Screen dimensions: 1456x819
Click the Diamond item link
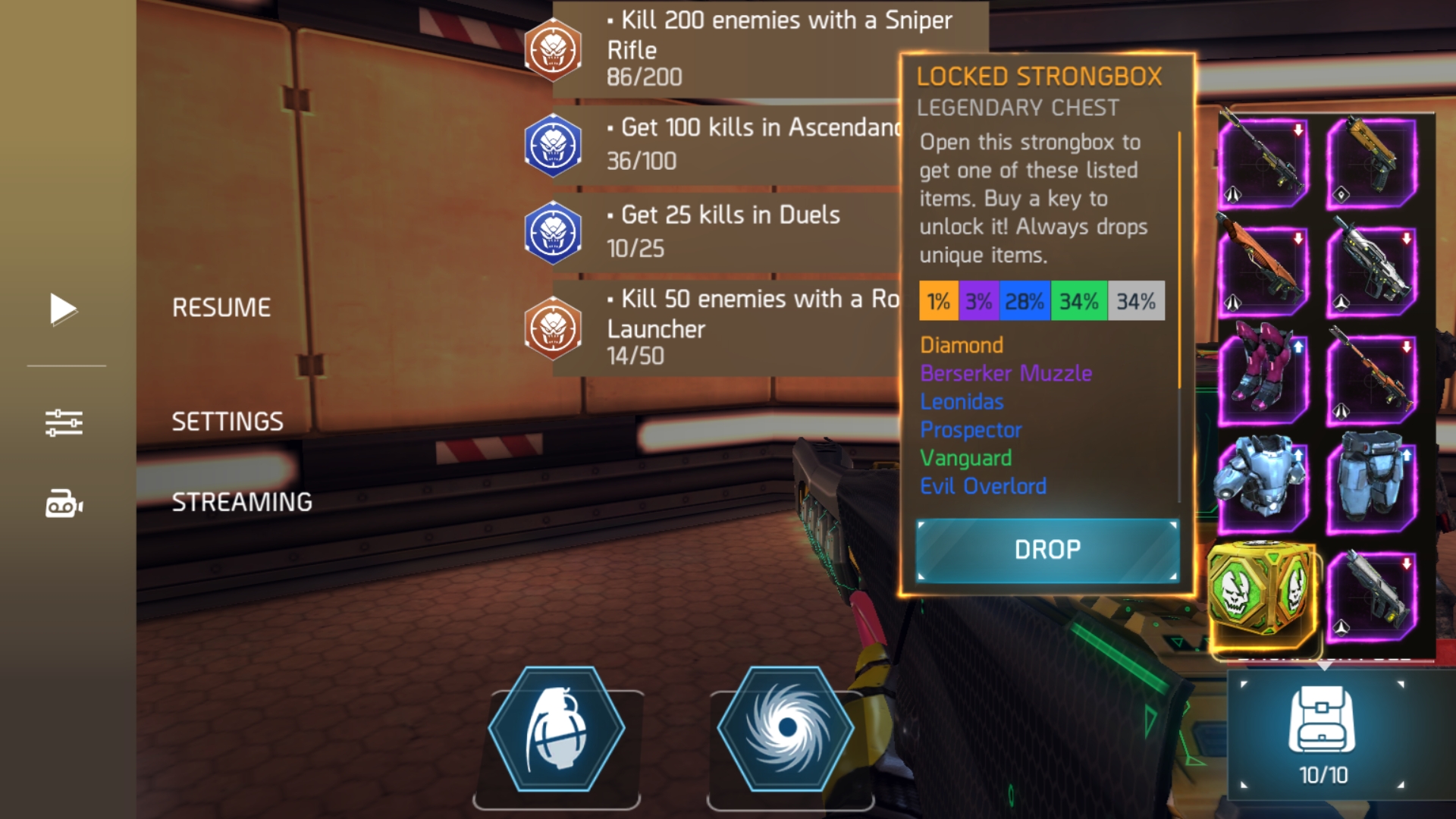tap(960, 345)
